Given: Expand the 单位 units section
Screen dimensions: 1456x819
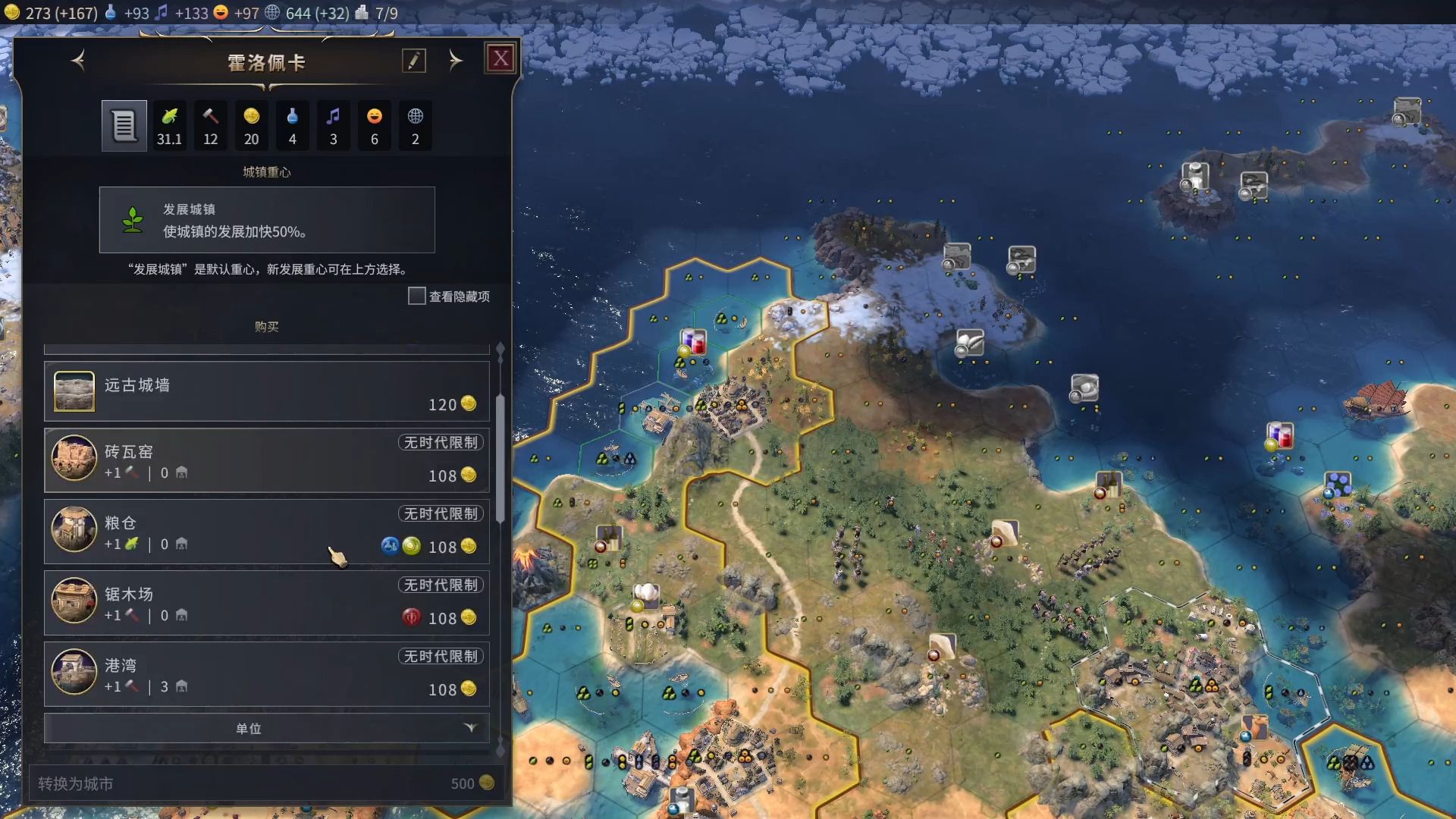Looking at the screenshot, I should (267, 728).
